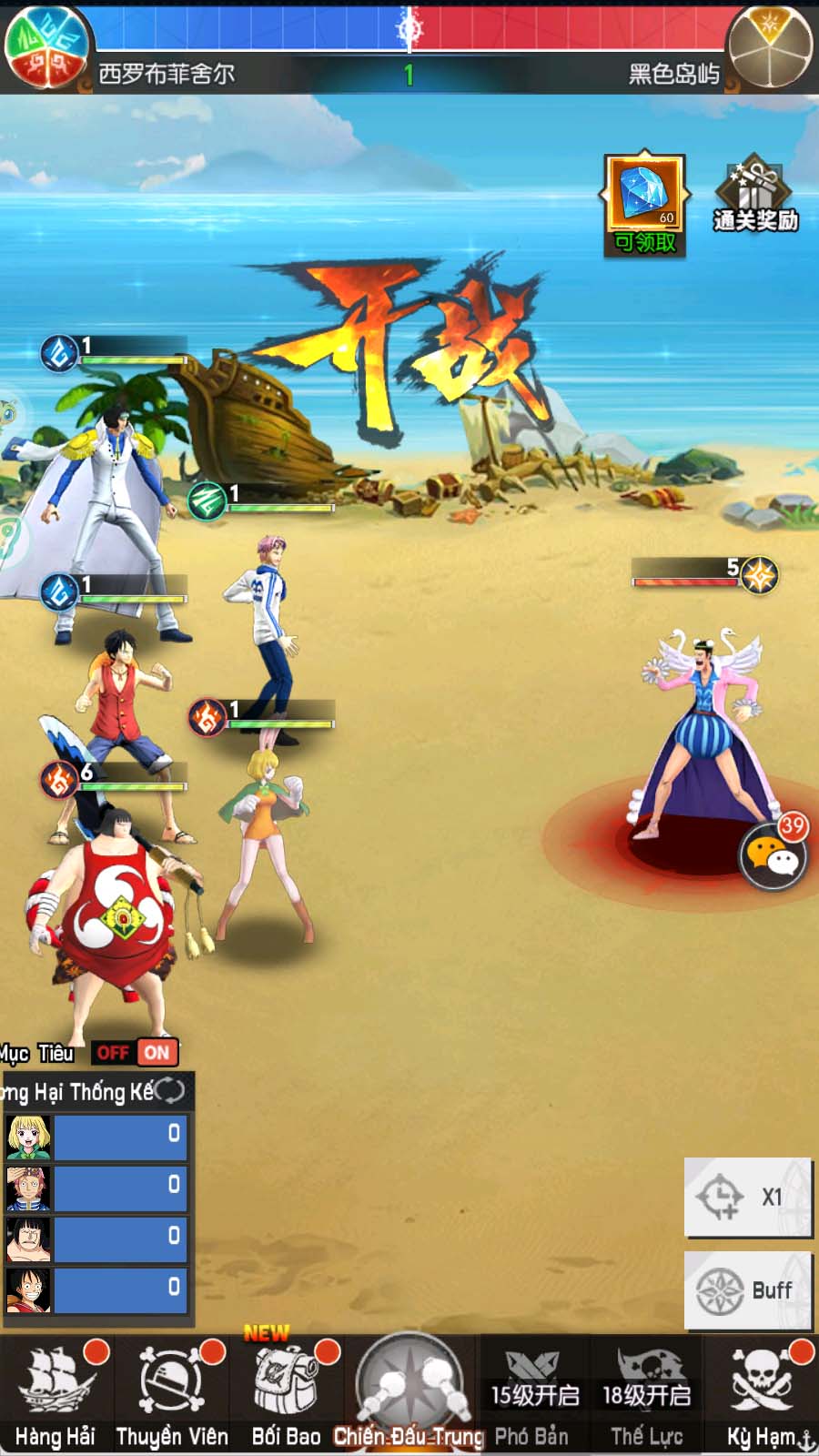
Task: Toggle the X1 battle speed button
Action: coord(747,1197)
